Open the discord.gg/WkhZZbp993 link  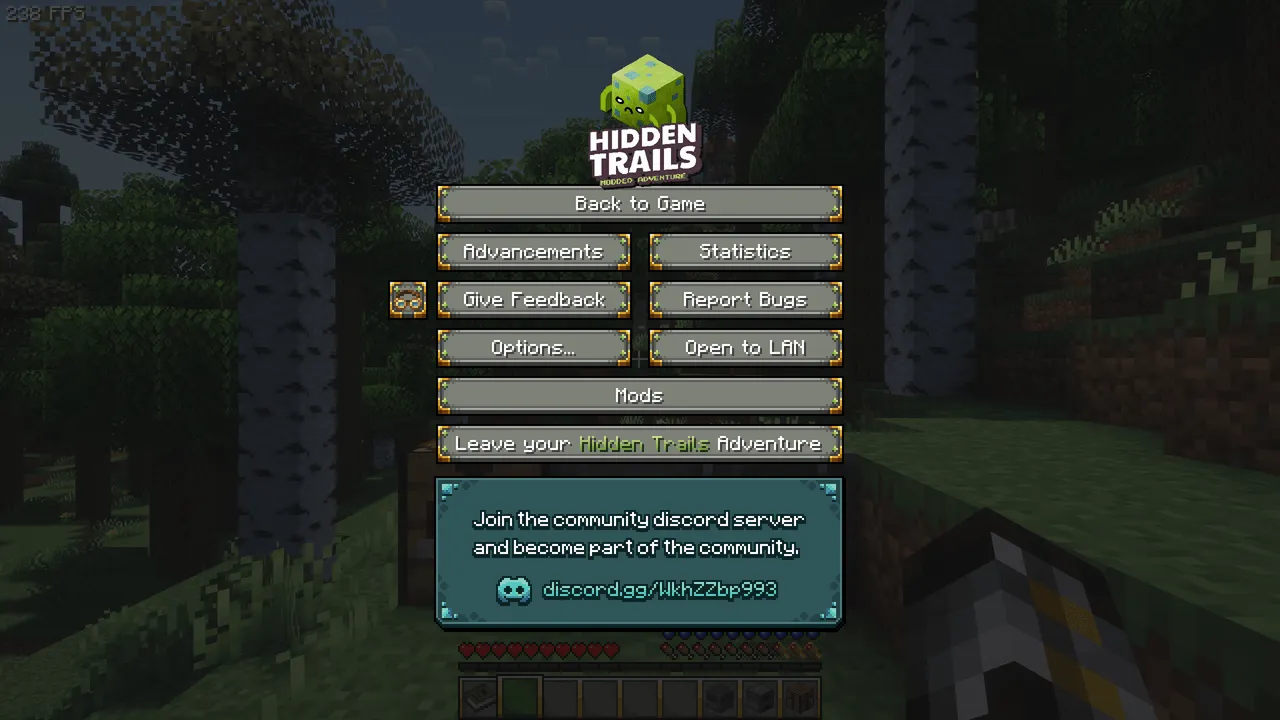(659, 590)
